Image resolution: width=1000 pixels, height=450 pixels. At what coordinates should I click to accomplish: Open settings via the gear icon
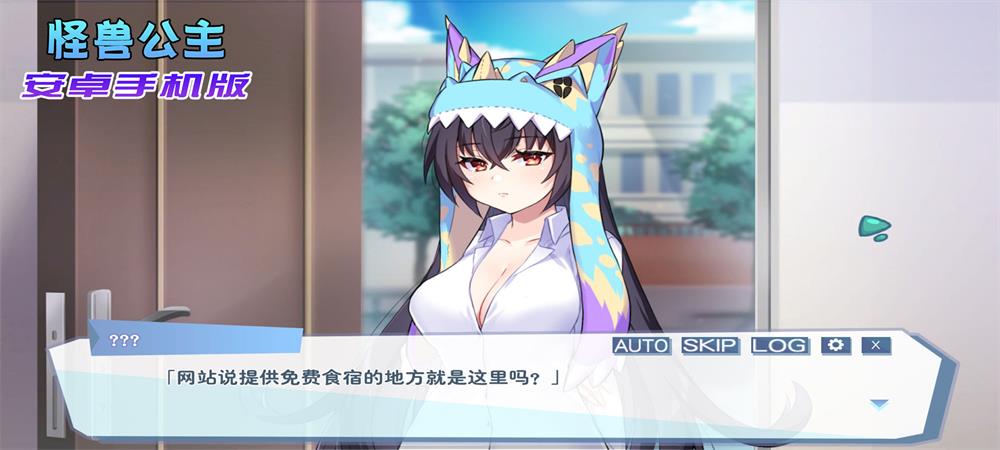tap(836, 345)
